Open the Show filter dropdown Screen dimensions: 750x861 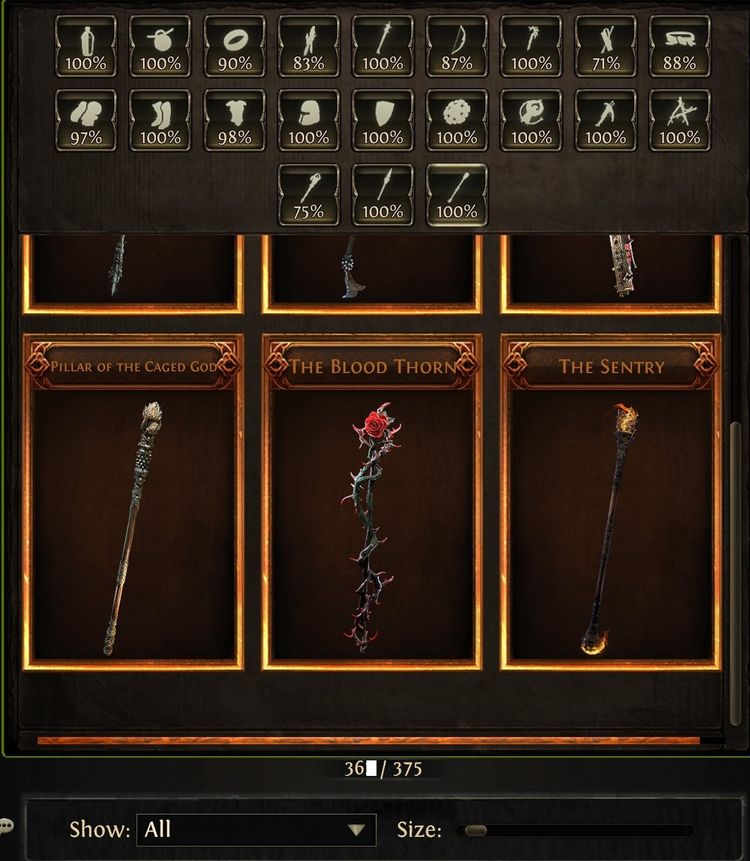coord(253,829)
